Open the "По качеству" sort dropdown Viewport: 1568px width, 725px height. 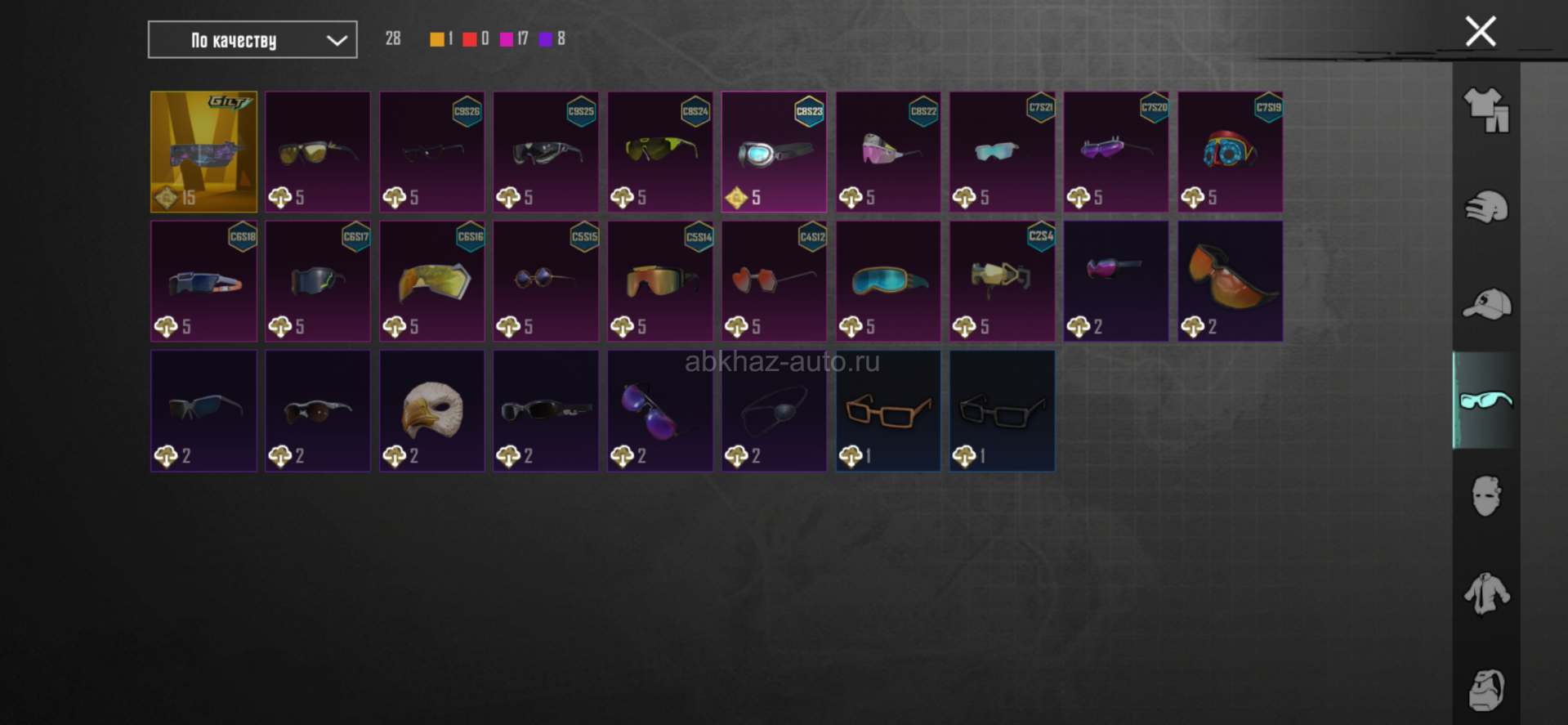tap(252, 40)
